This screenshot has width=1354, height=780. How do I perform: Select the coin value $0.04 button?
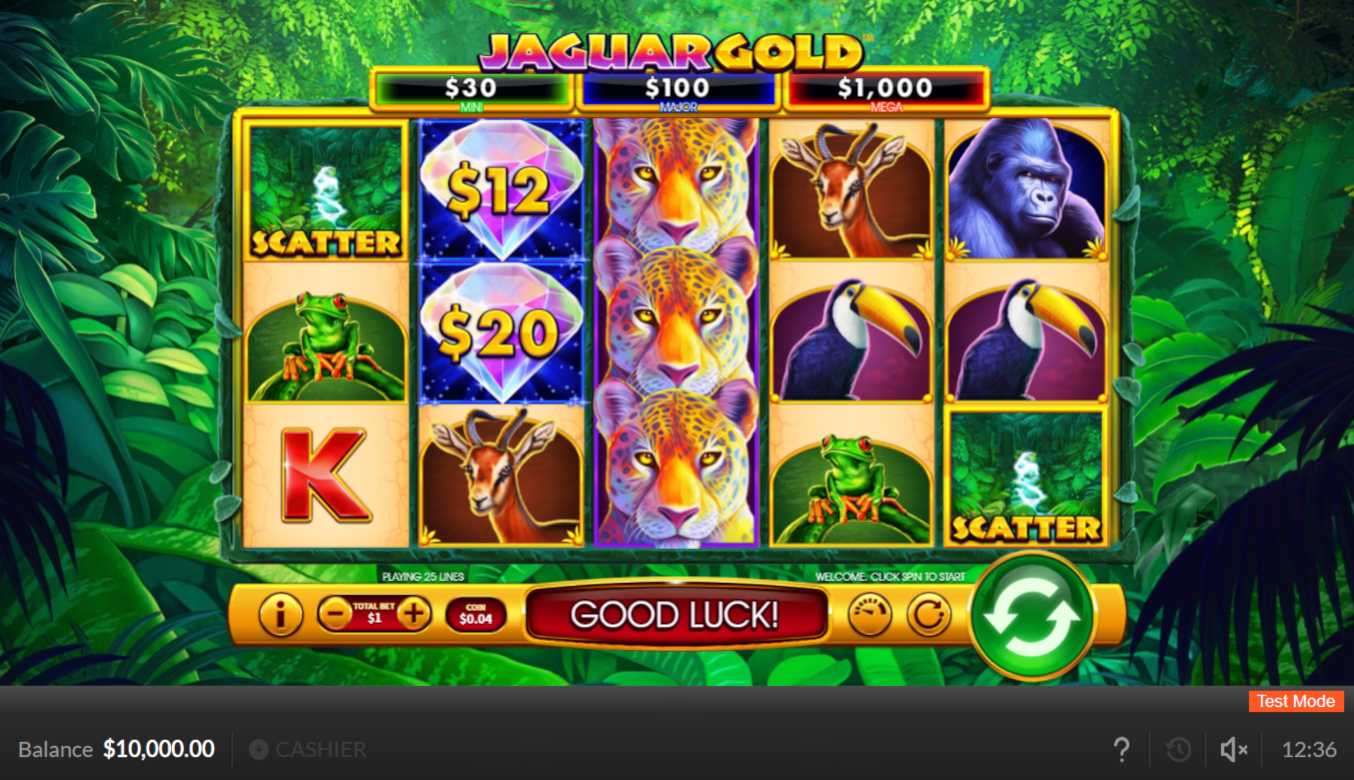pyautogui.click(x=476, y=615)
